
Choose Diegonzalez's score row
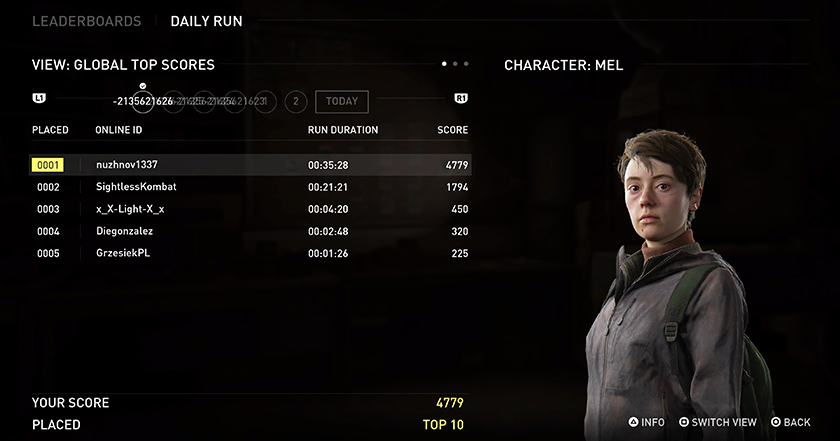(250, 231)
